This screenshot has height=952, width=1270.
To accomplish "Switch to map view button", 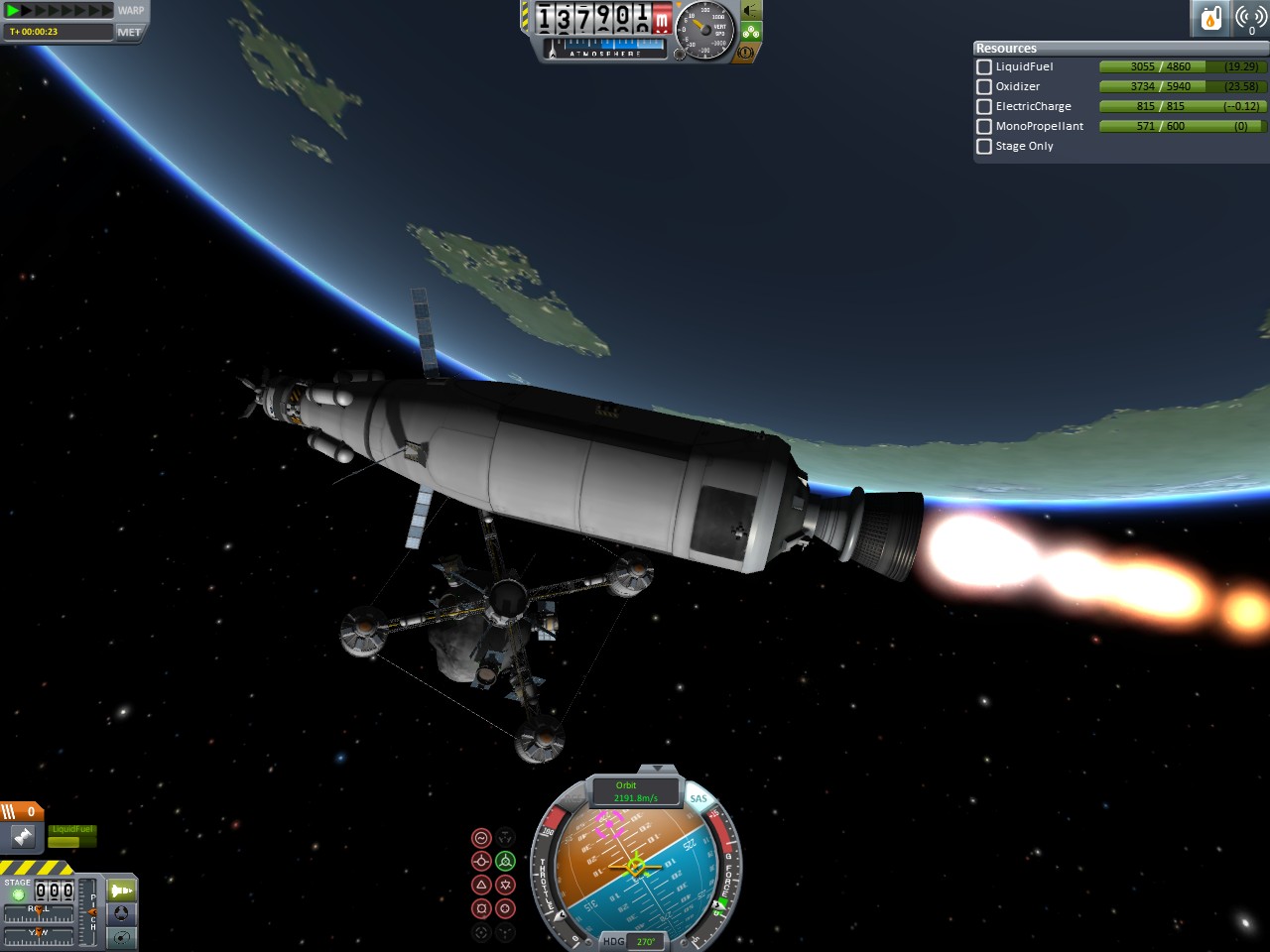I will (x=121, y=936).
